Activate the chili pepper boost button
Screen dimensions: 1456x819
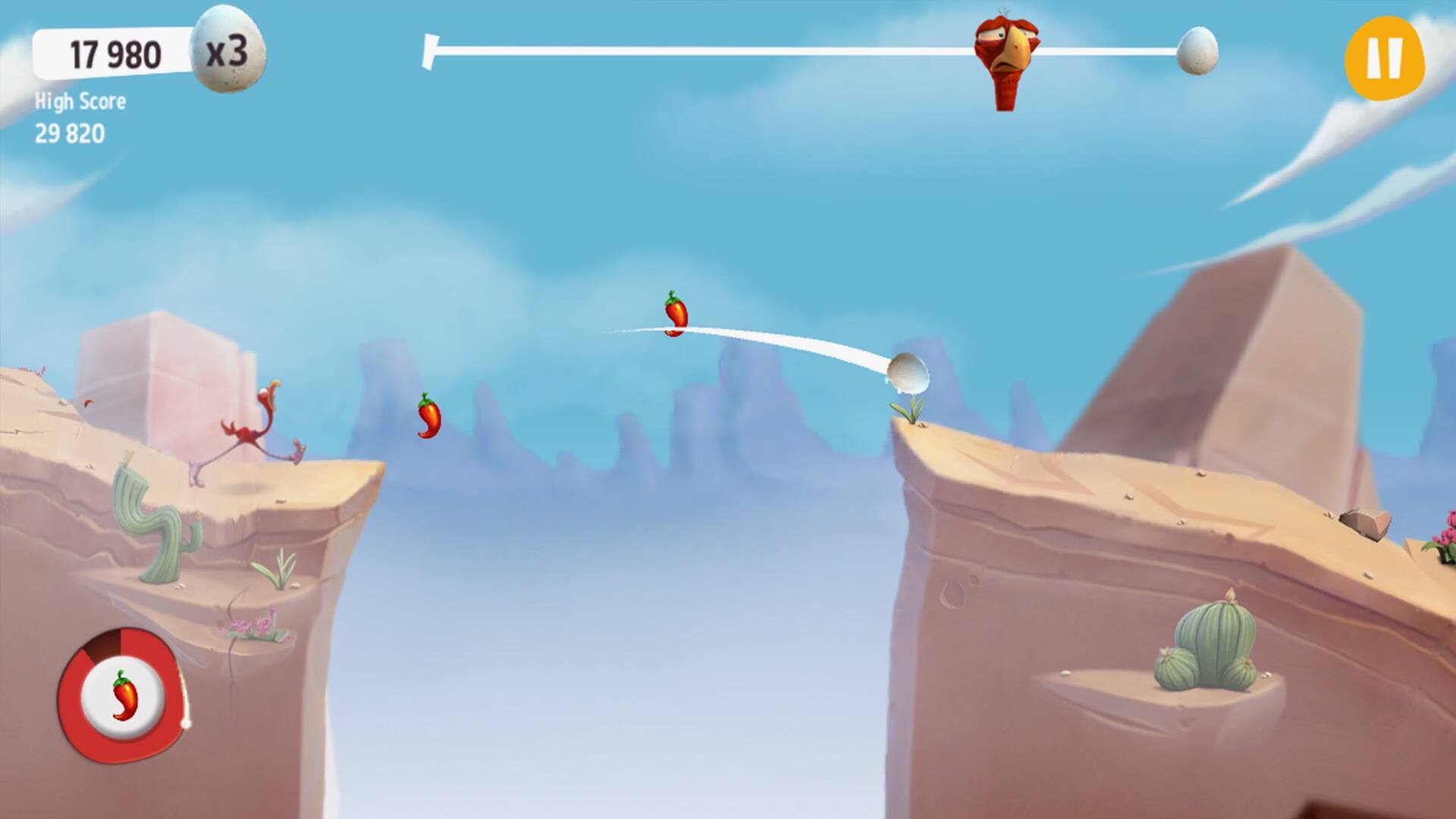121,694
